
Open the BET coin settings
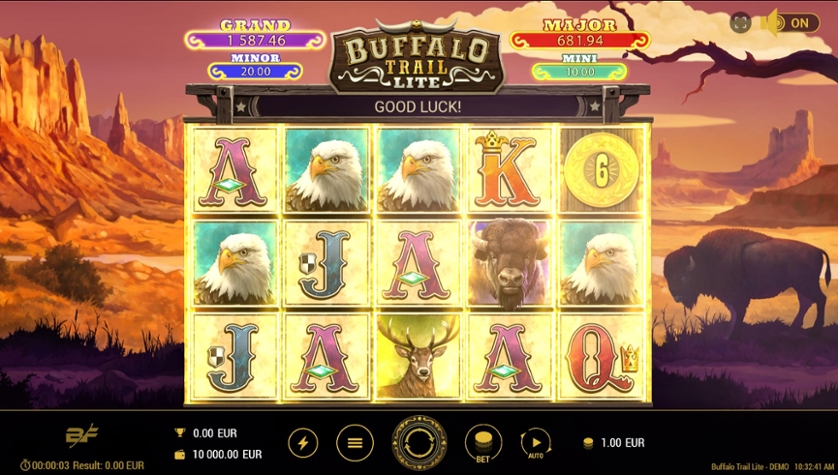pos(483,442)
